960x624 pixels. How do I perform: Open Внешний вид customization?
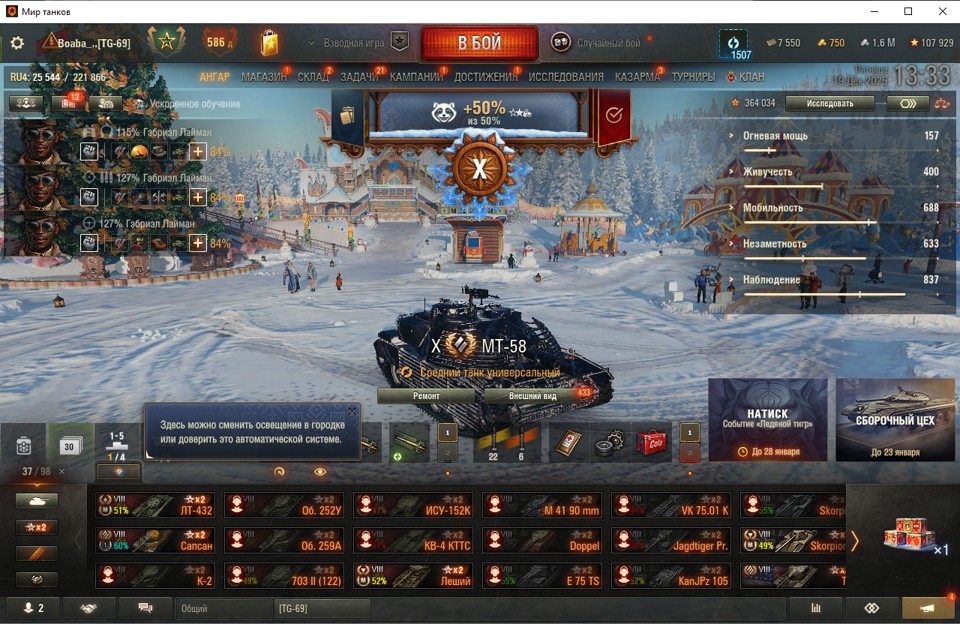533,396
